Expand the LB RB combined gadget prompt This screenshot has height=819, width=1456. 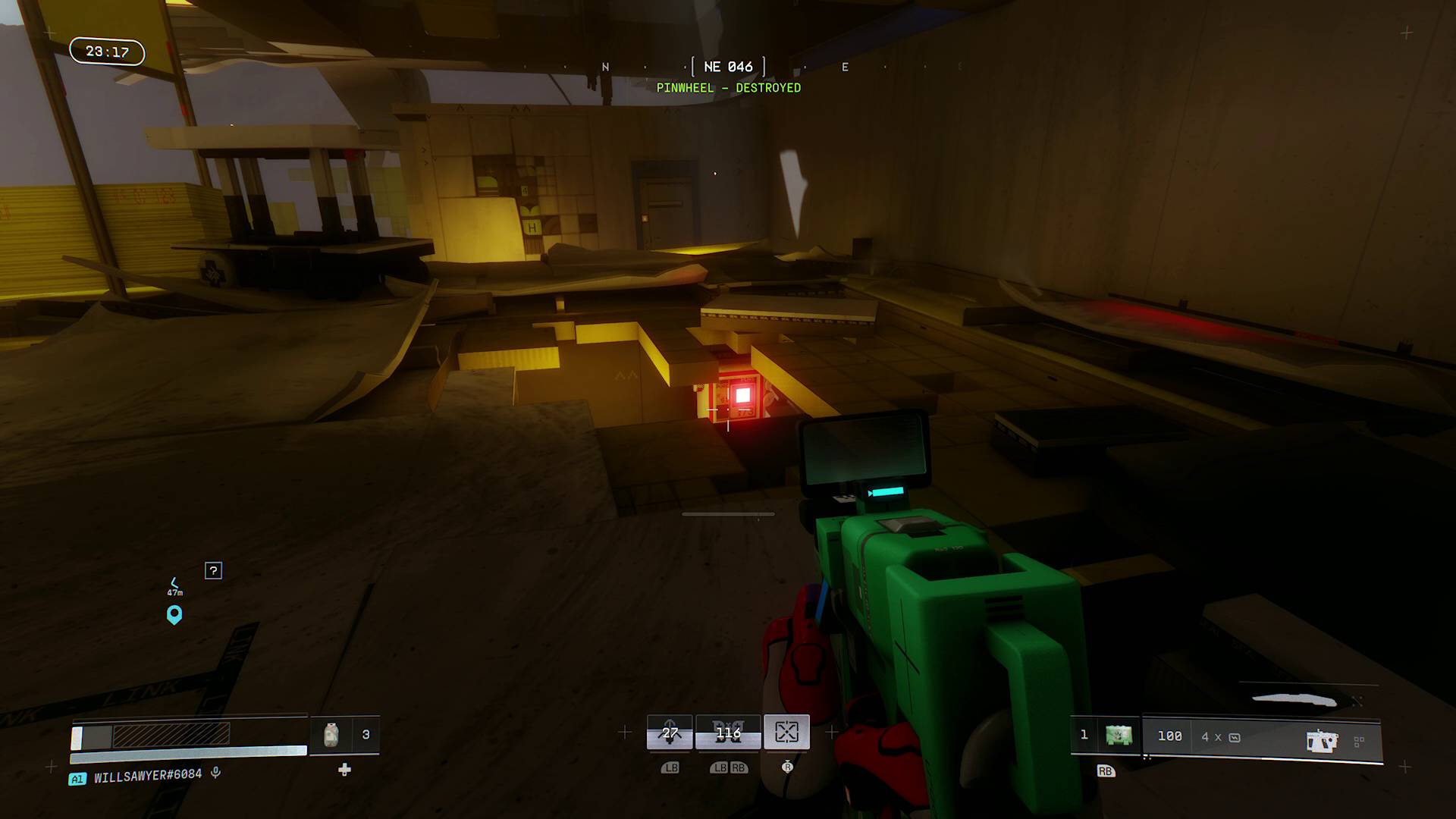coord(728,767)
